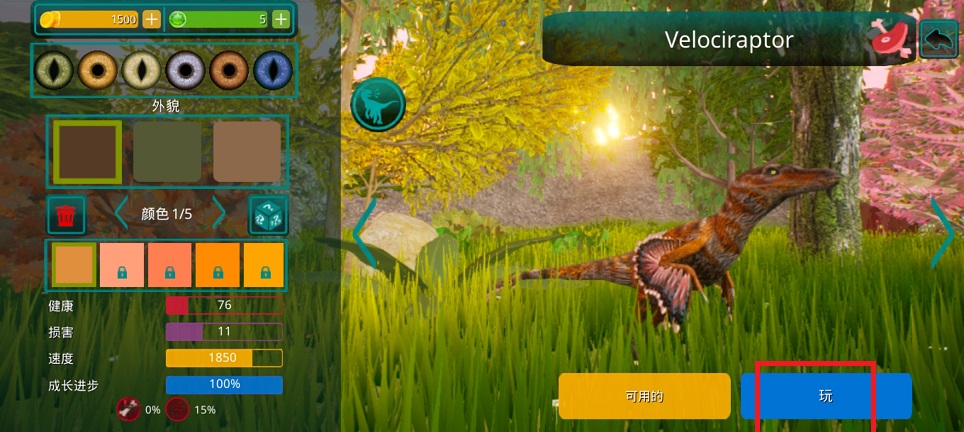964x432 pixels.
Task: Show the previous dinosaur with the left arrow
Action: coord(364,232)
